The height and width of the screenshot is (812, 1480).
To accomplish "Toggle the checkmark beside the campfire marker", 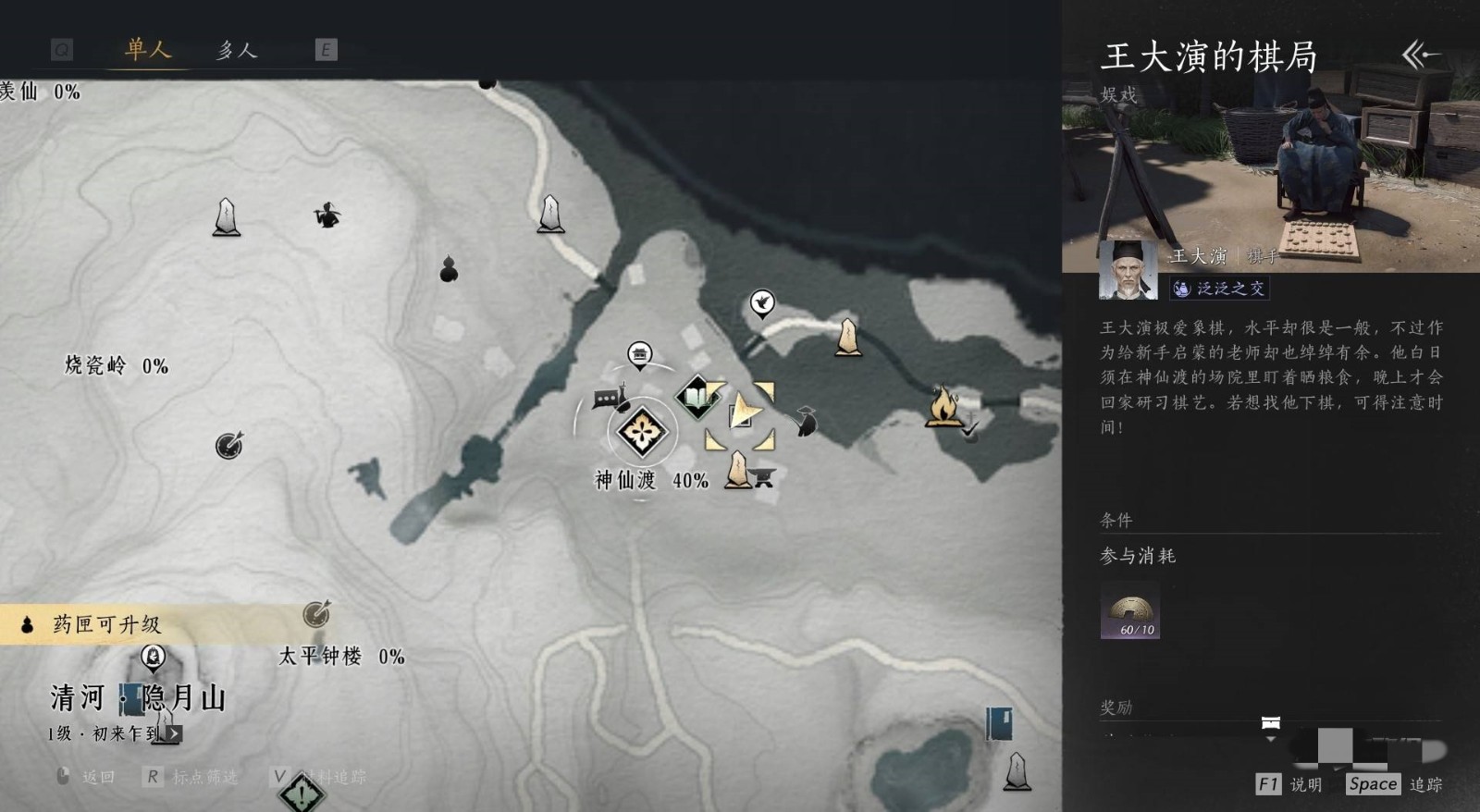I will (x=968, y=430).
